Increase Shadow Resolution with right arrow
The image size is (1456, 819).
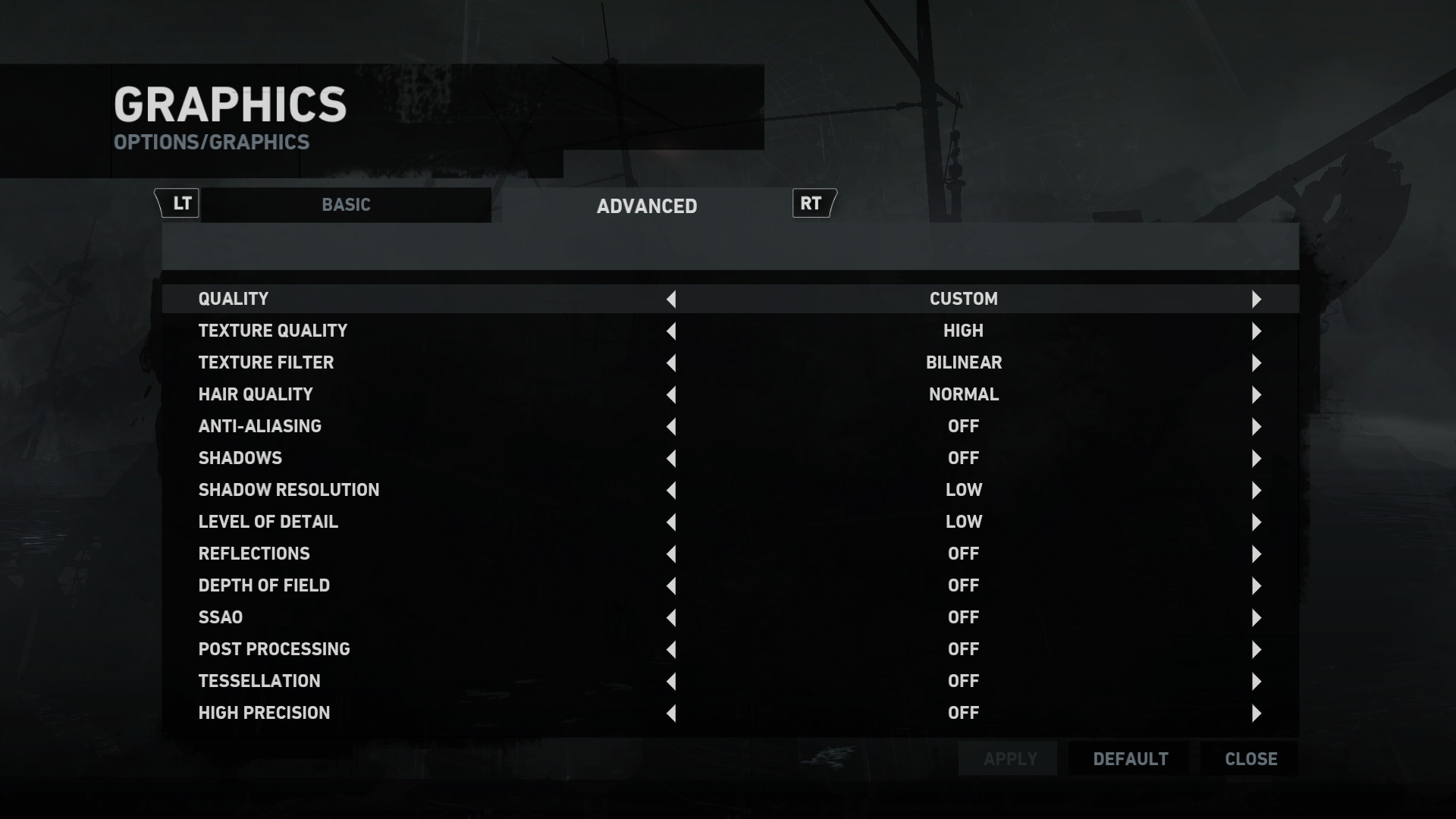coord(1257,491)
